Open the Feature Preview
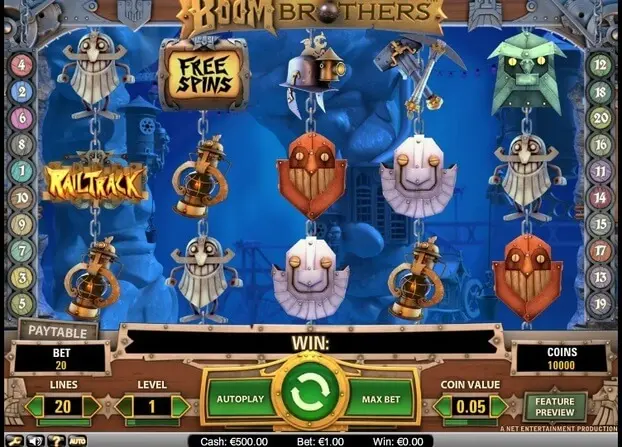This screenshot has height=447, width=622. pyautogui.click(x=554, y=407)
